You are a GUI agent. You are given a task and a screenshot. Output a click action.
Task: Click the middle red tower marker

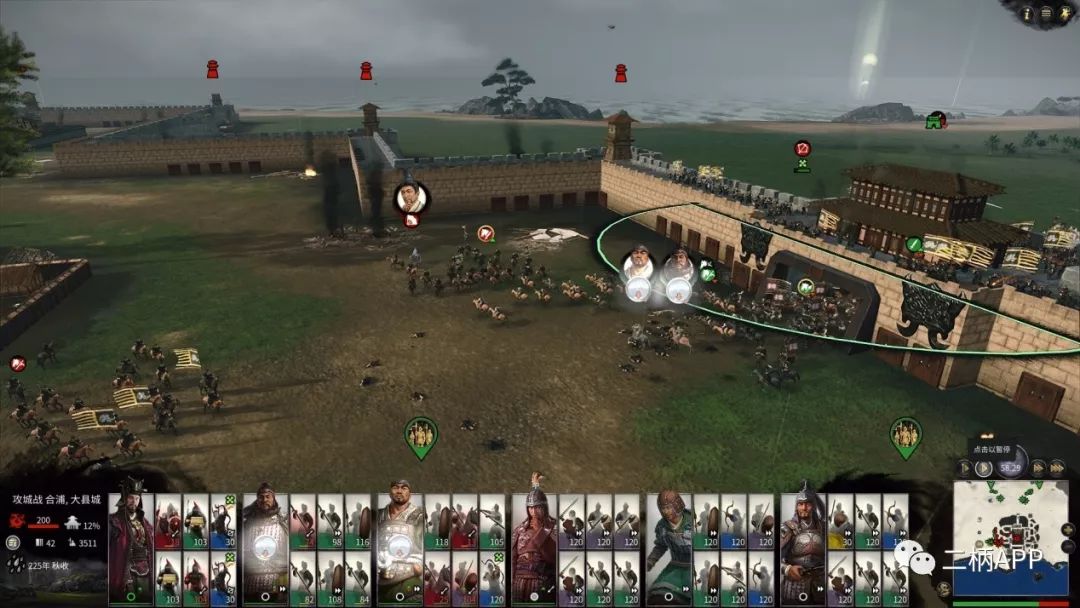[x=366, y=71]
